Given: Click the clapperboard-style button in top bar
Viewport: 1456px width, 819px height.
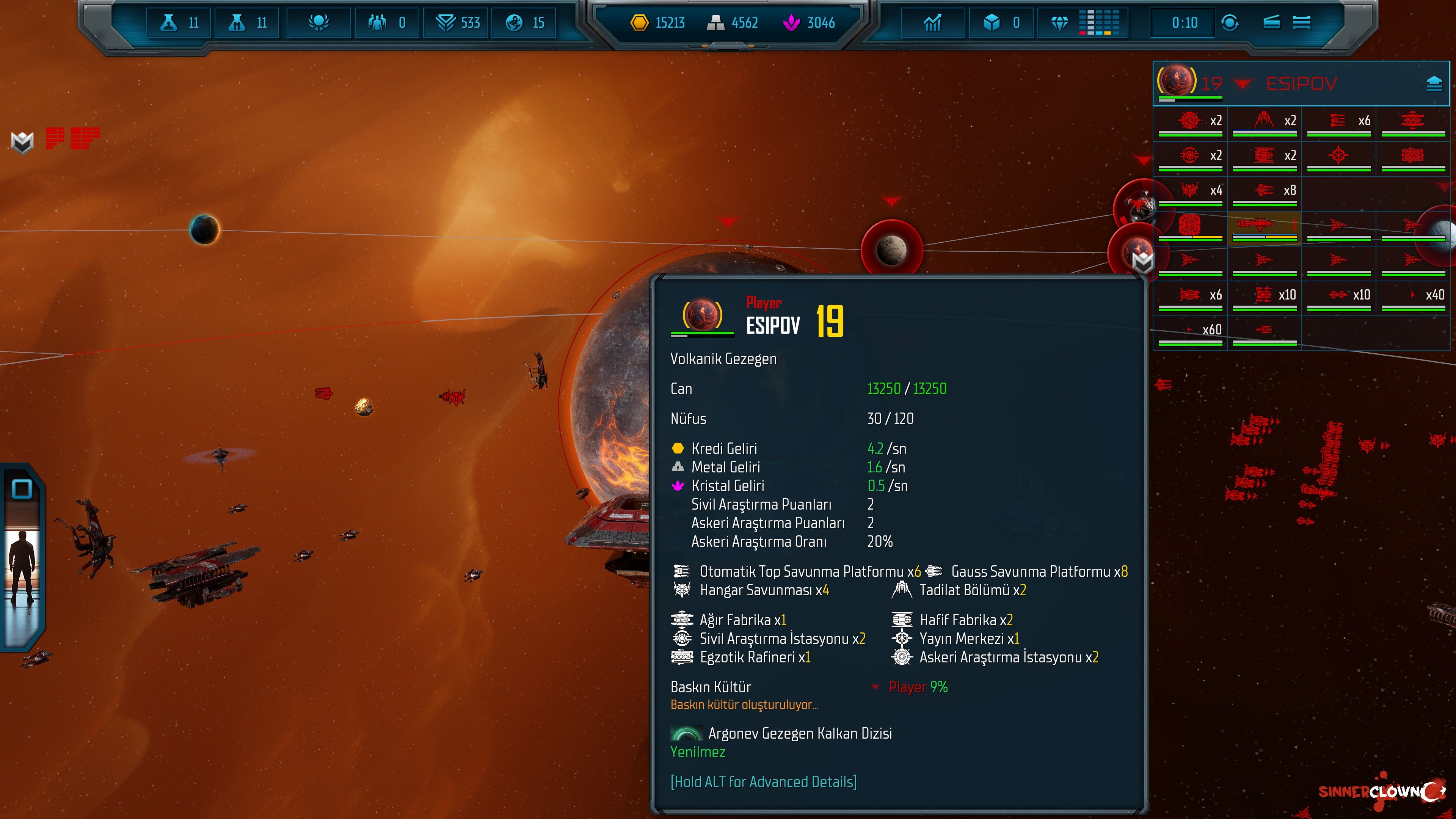Looking at the screenshot, I should point(1271,23).
